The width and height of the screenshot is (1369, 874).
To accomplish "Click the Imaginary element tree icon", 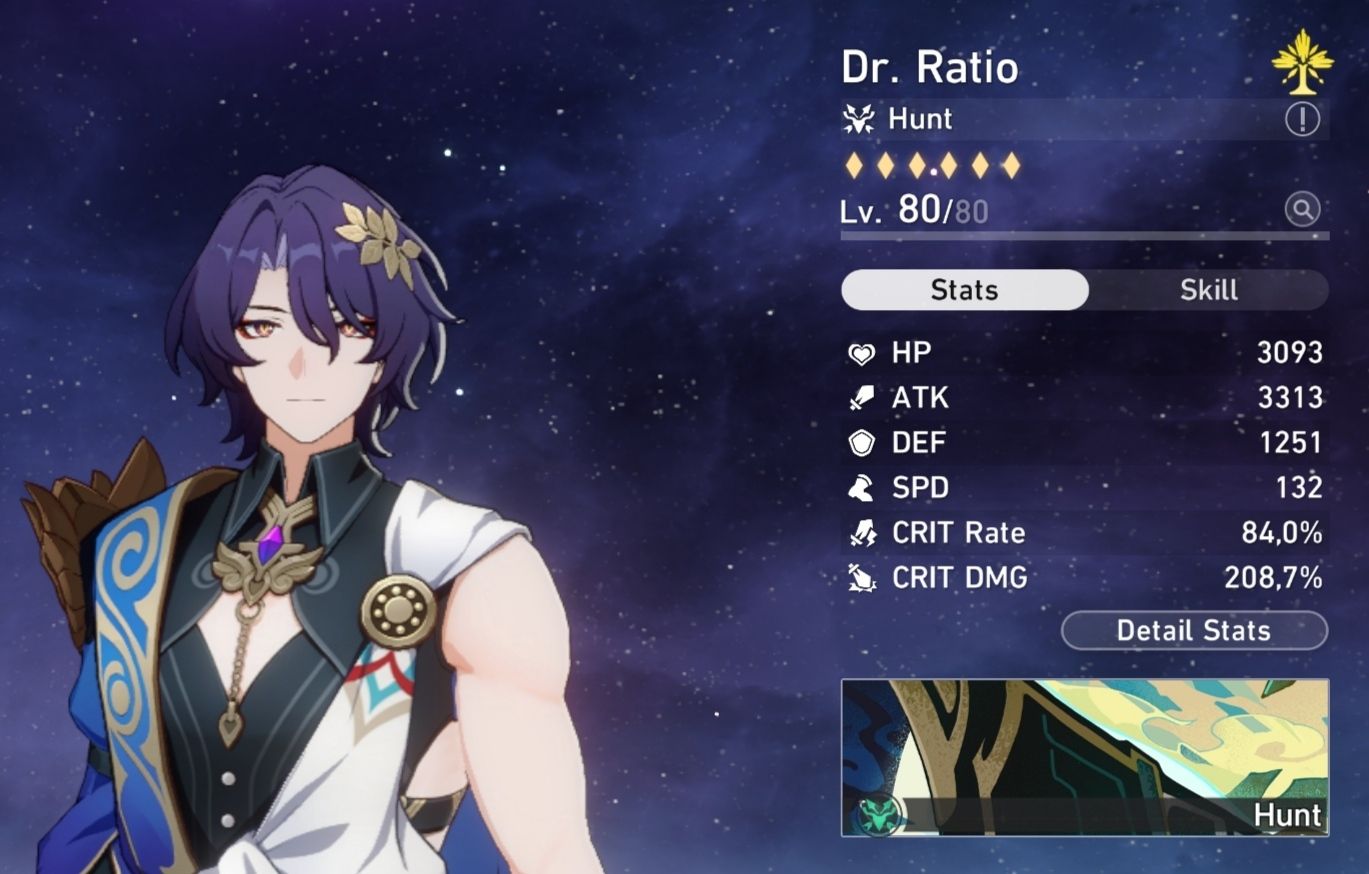I will (1305, 62).
